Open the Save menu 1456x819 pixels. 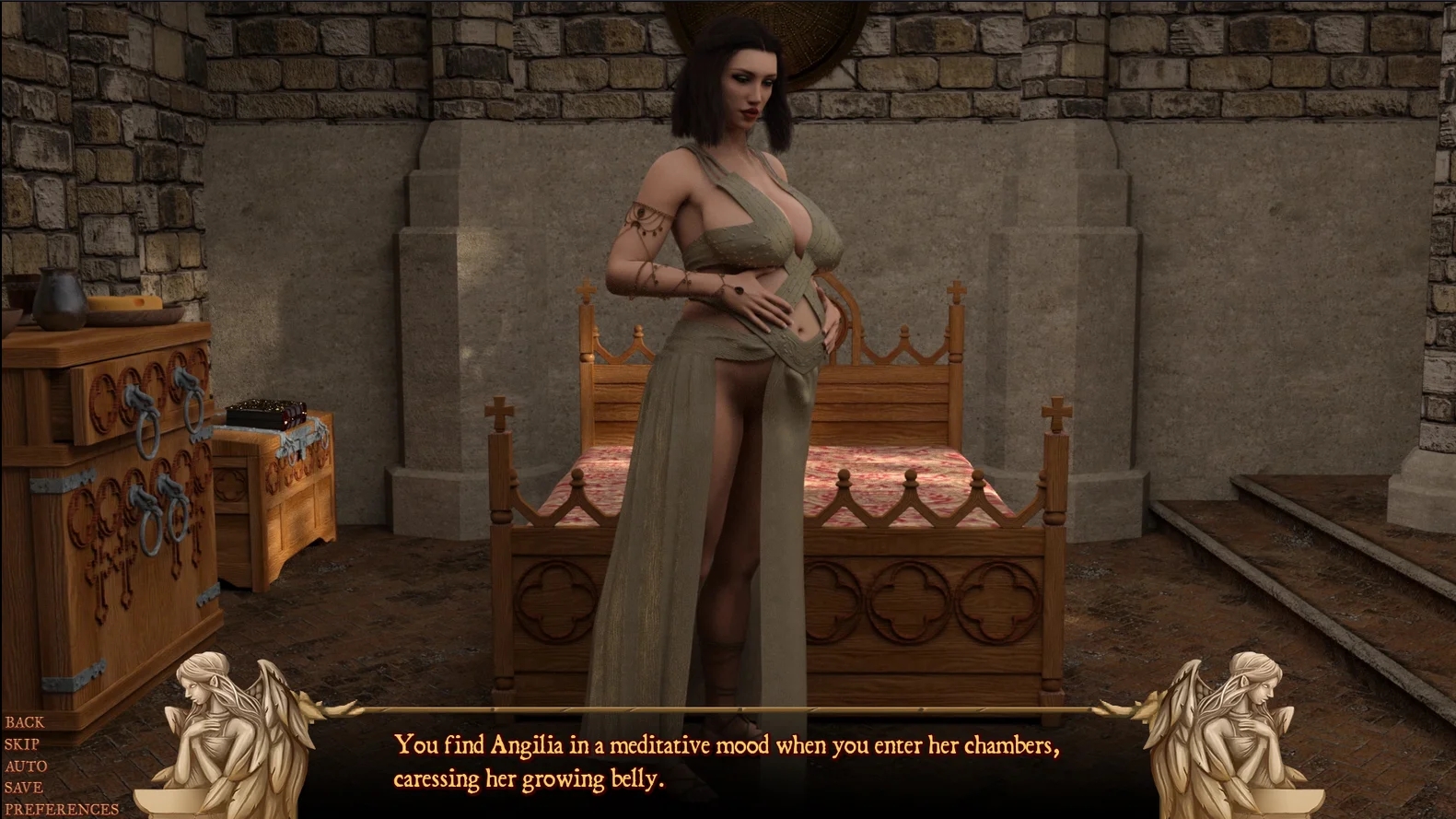pyautogui.click(x=24, y=788)
